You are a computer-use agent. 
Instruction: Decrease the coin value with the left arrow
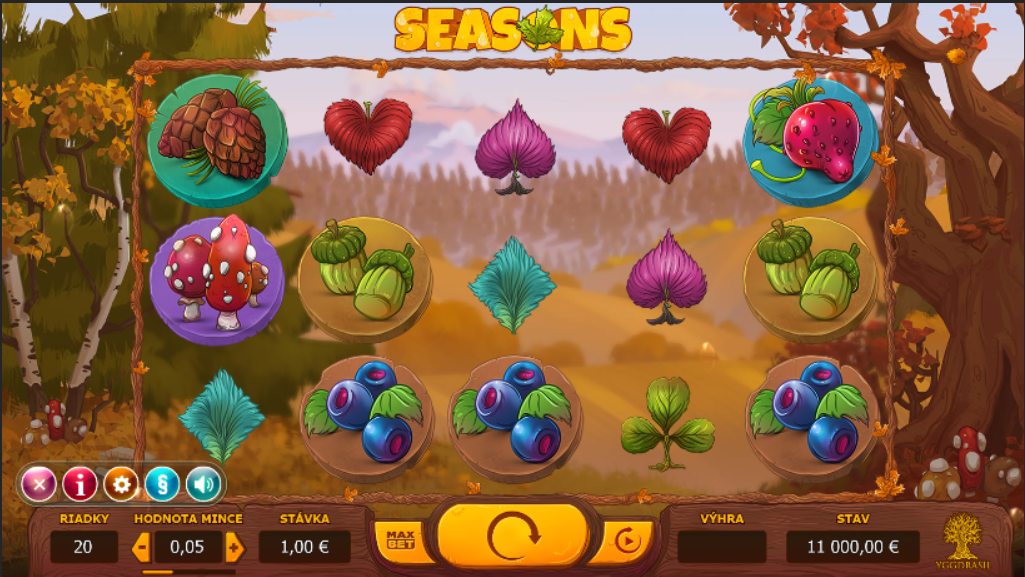pyautogui.click(x=141, y=547)
